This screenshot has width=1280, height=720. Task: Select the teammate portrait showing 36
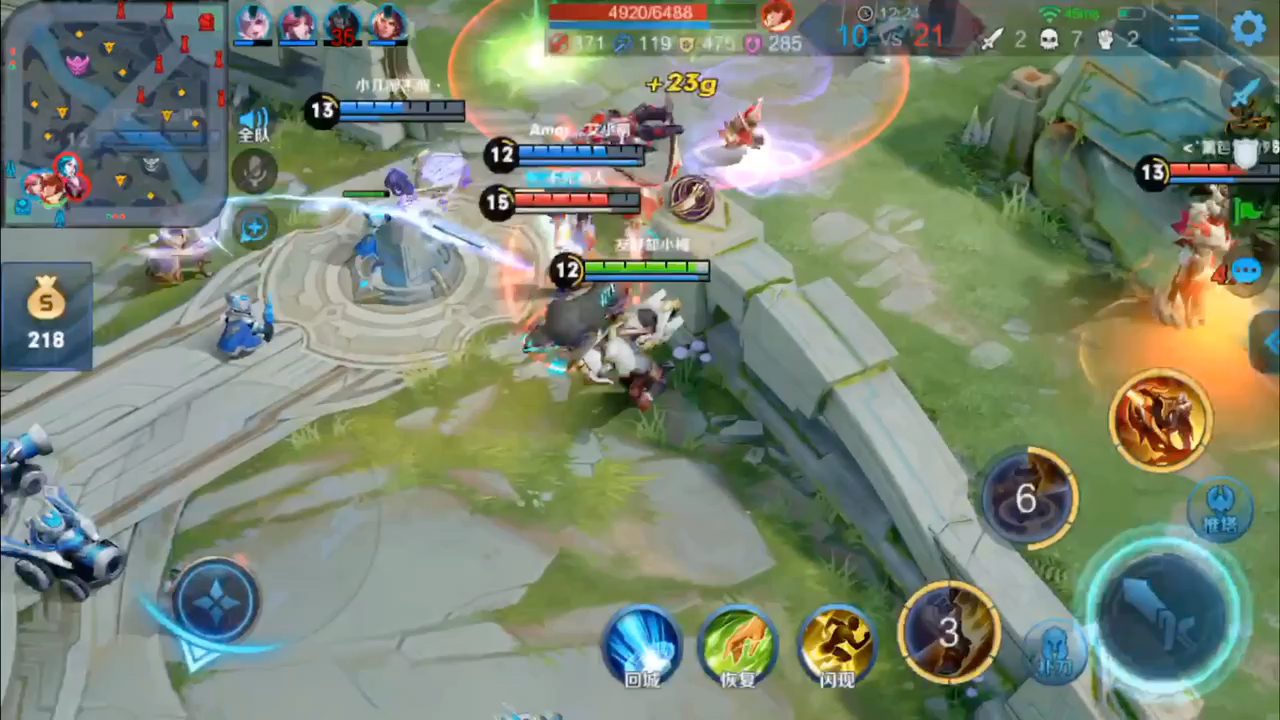point(343,24)
